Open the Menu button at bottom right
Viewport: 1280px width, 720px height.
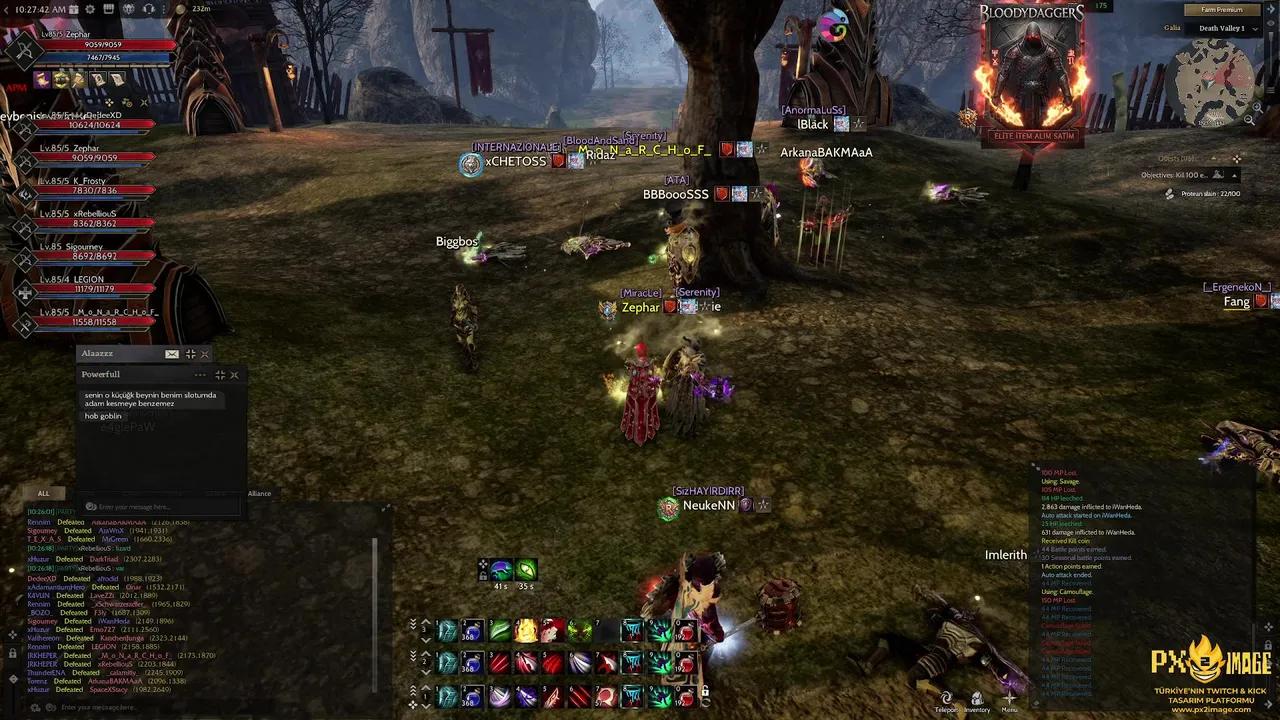coord(1009,699)
